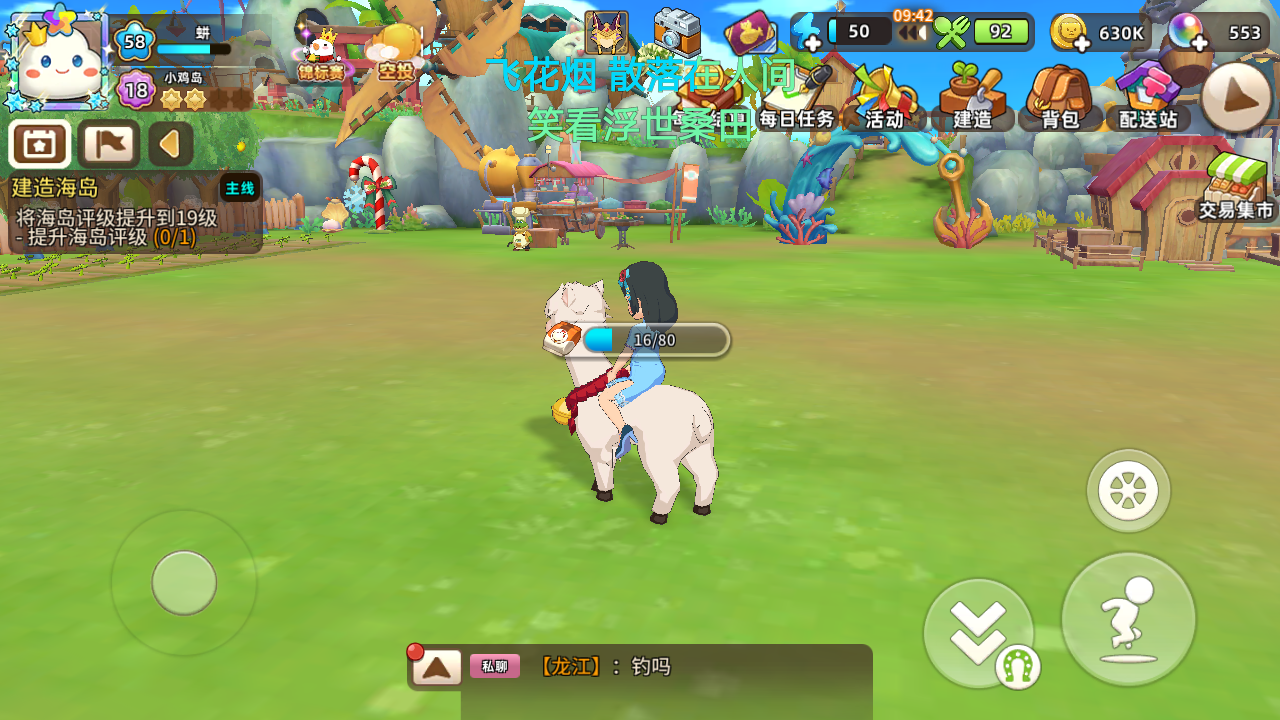
Task: Collapse the left quest panel arrow
Action: [168, 143]
